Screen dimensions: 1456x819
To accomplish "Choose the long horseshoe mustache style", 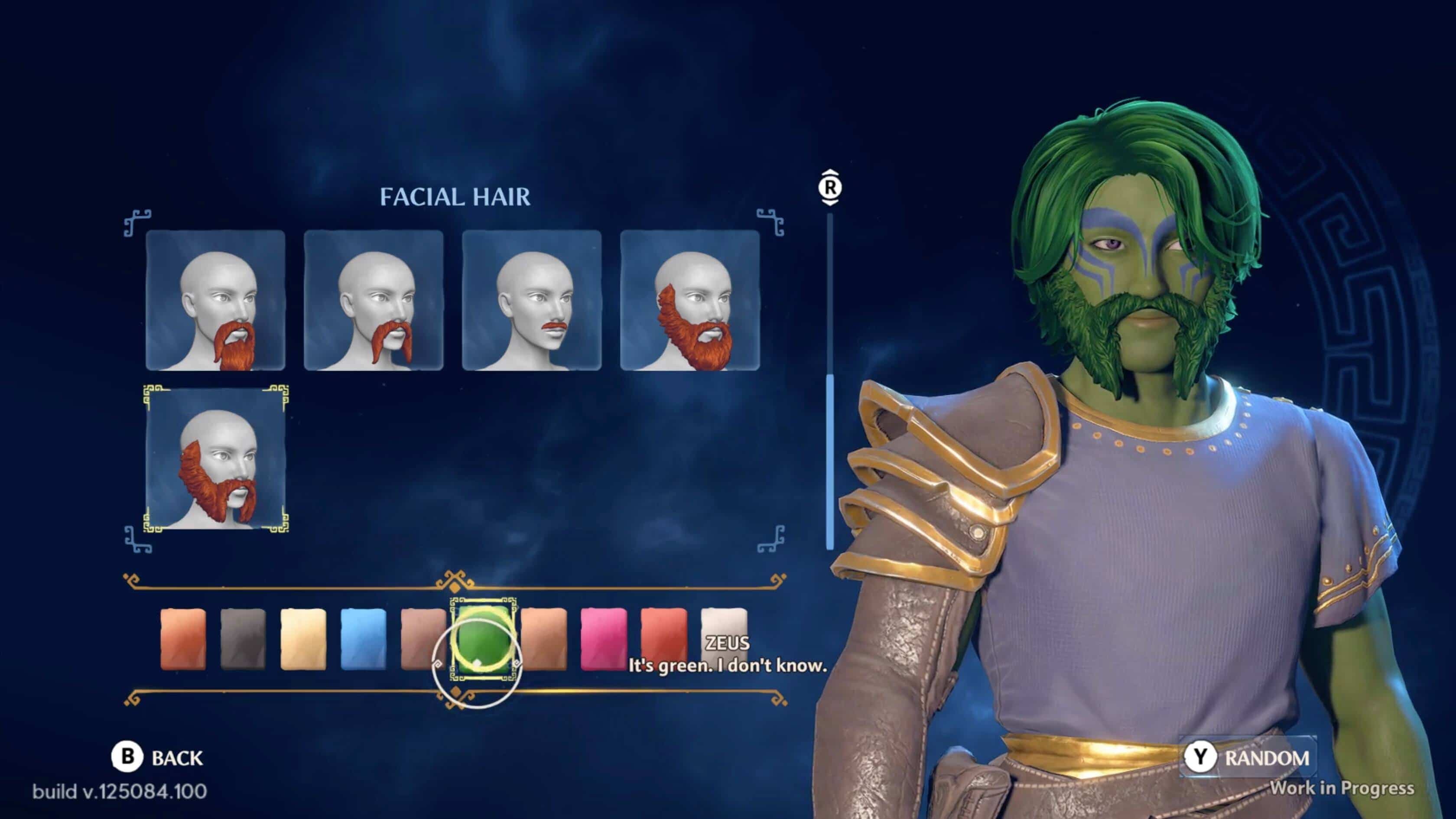I will [x=374, y=300].
